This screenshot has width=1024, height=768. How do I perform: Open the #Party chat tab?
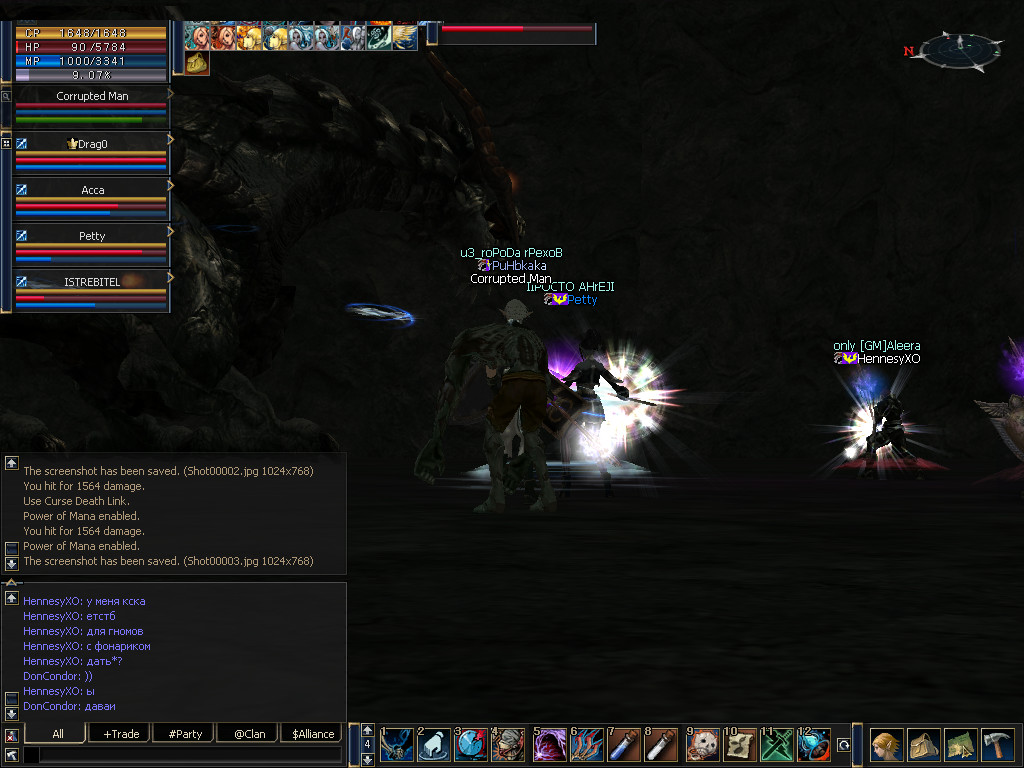coord(185,734)
